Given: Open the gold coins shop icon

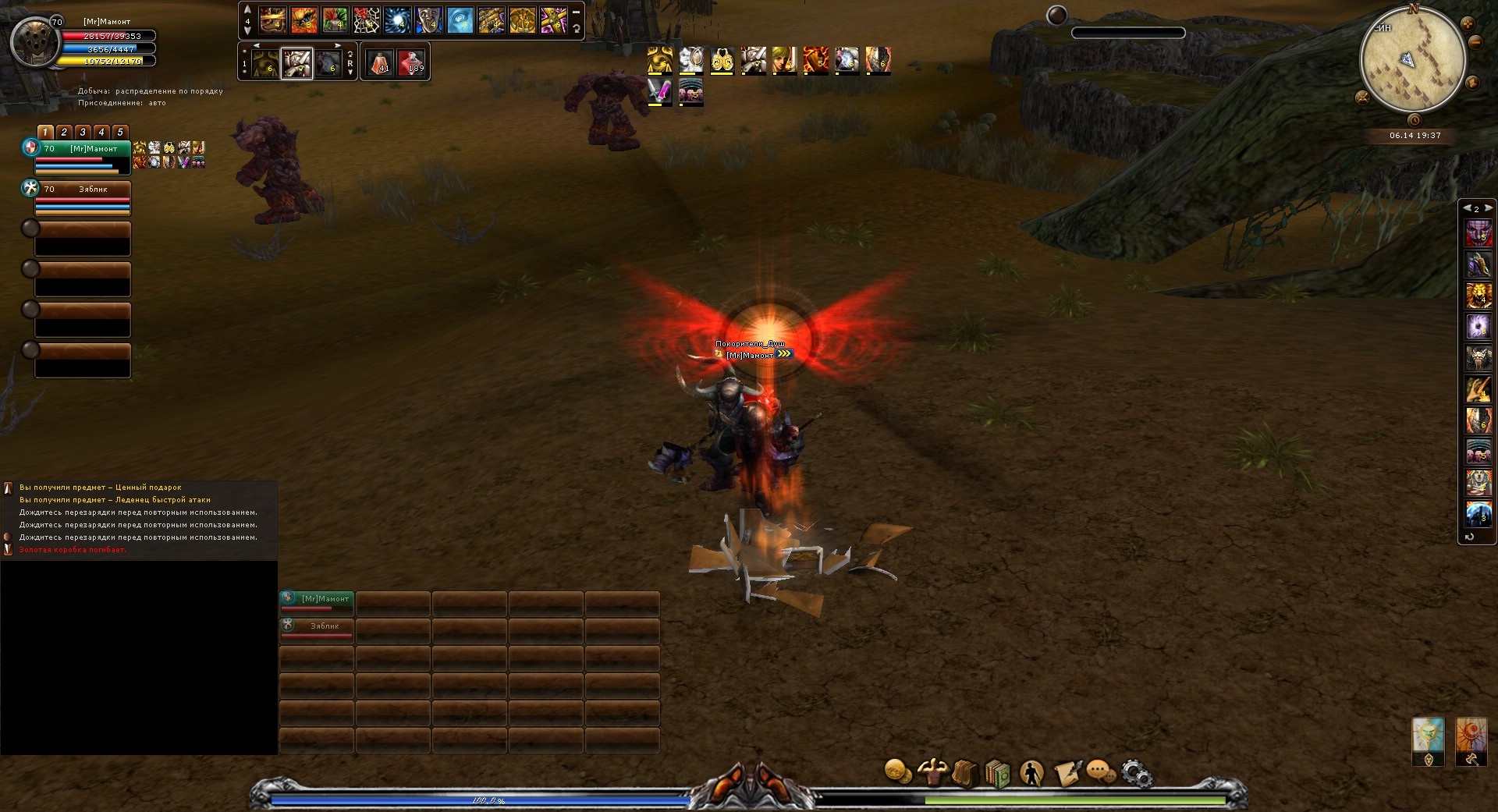Looking at the screenshot, I should pos(898,772).
